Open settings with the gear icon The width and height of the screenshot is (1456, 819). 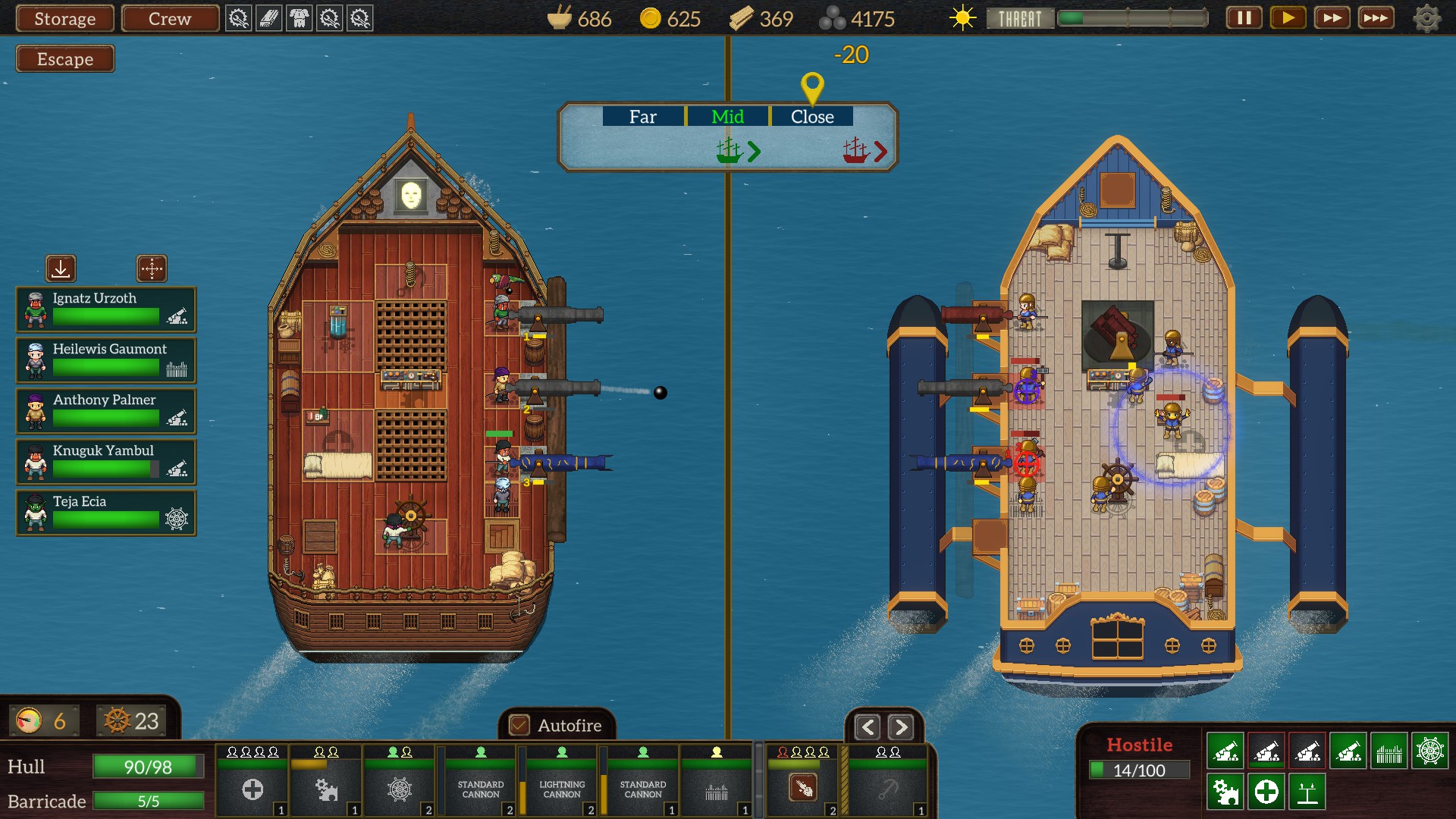click(1426, 18)
